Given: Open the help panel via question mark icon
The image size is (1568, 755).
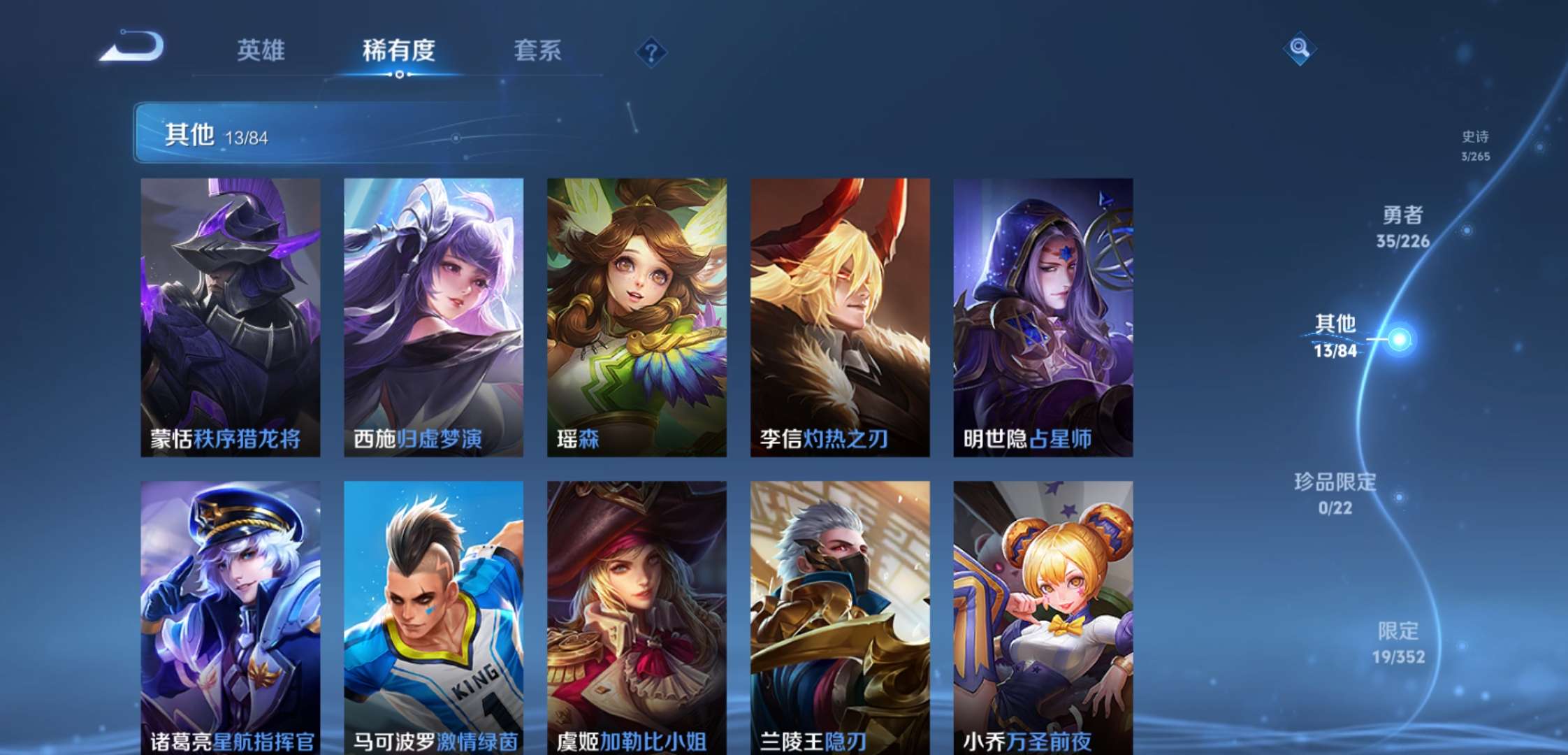Looking at the screenshot, I should click(650, 51).
